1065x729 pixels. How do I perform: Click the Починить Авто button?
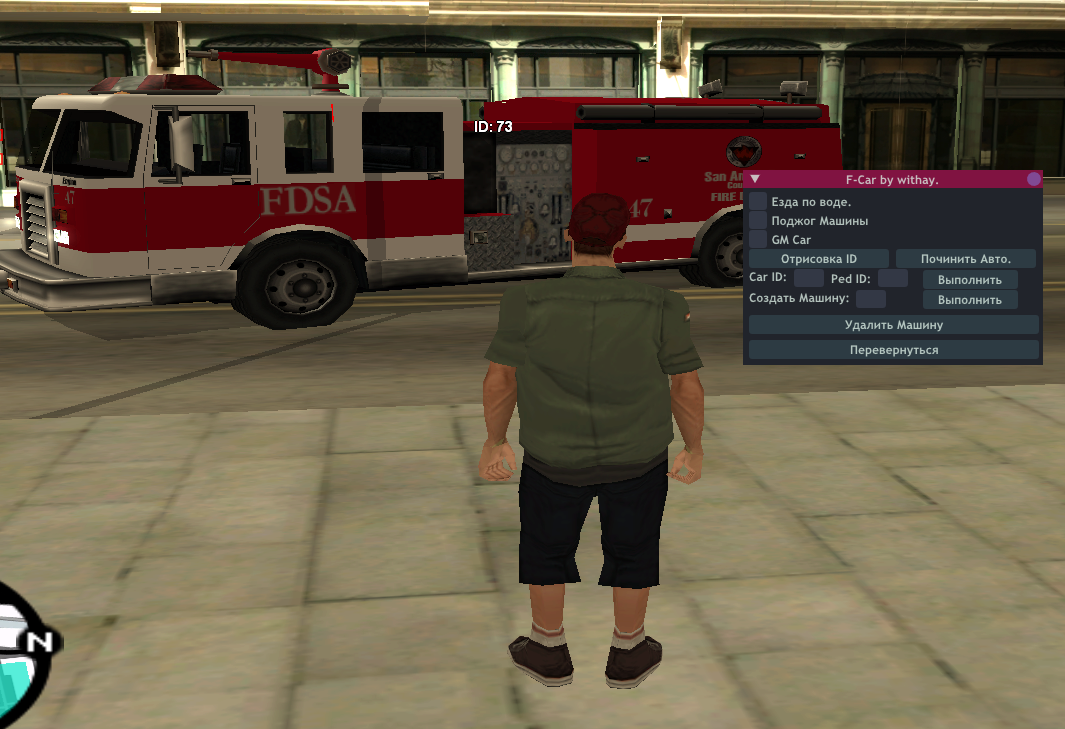965,259
